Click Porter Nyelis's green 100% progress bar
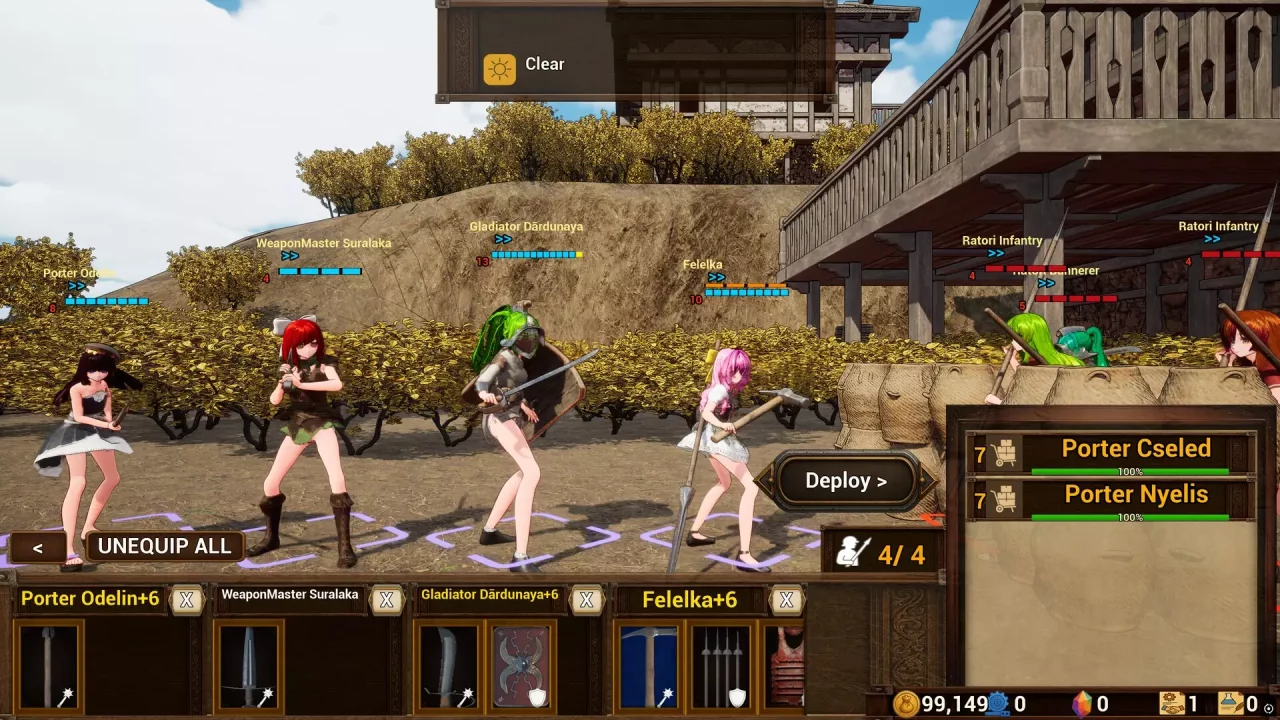1280x720 pixels. pyautogui.click(x=1129, y=517)
